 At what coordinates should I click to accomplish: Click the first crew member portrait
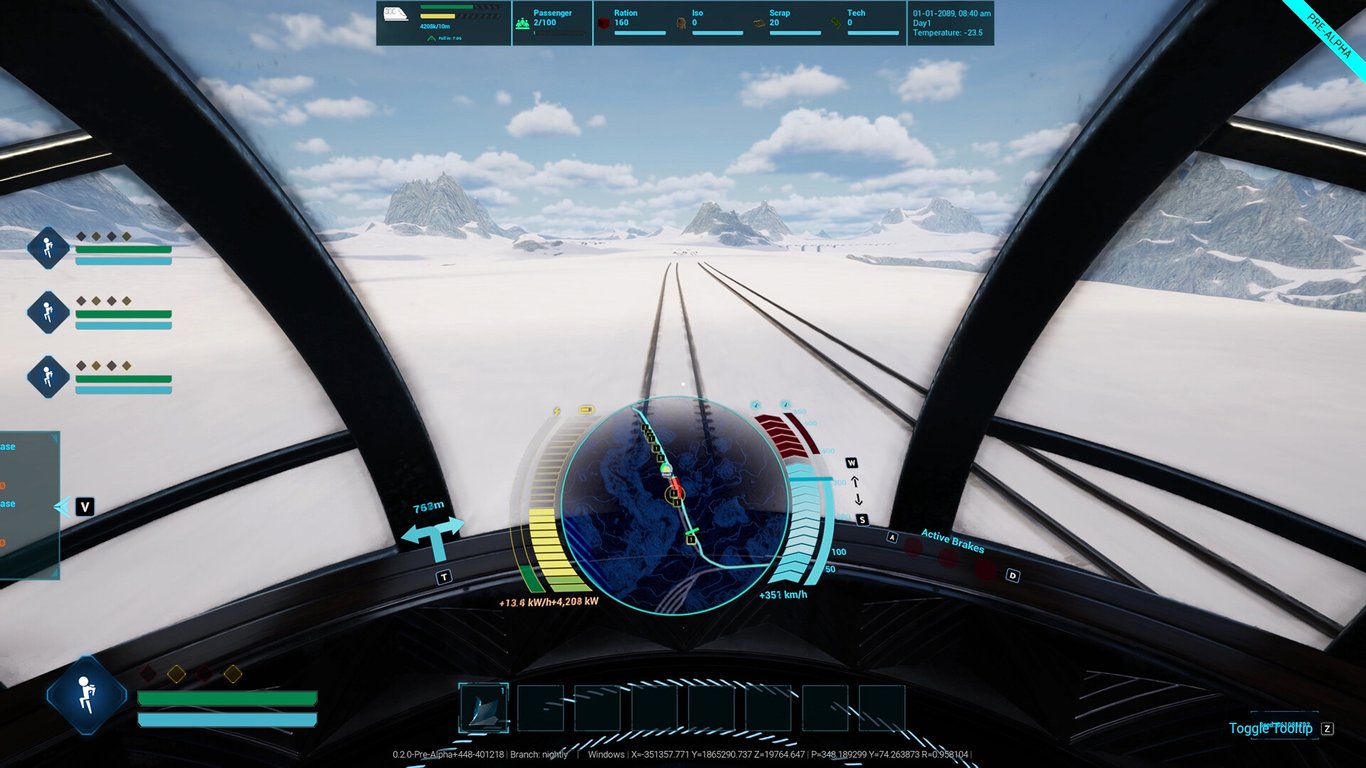pos(46,248)
